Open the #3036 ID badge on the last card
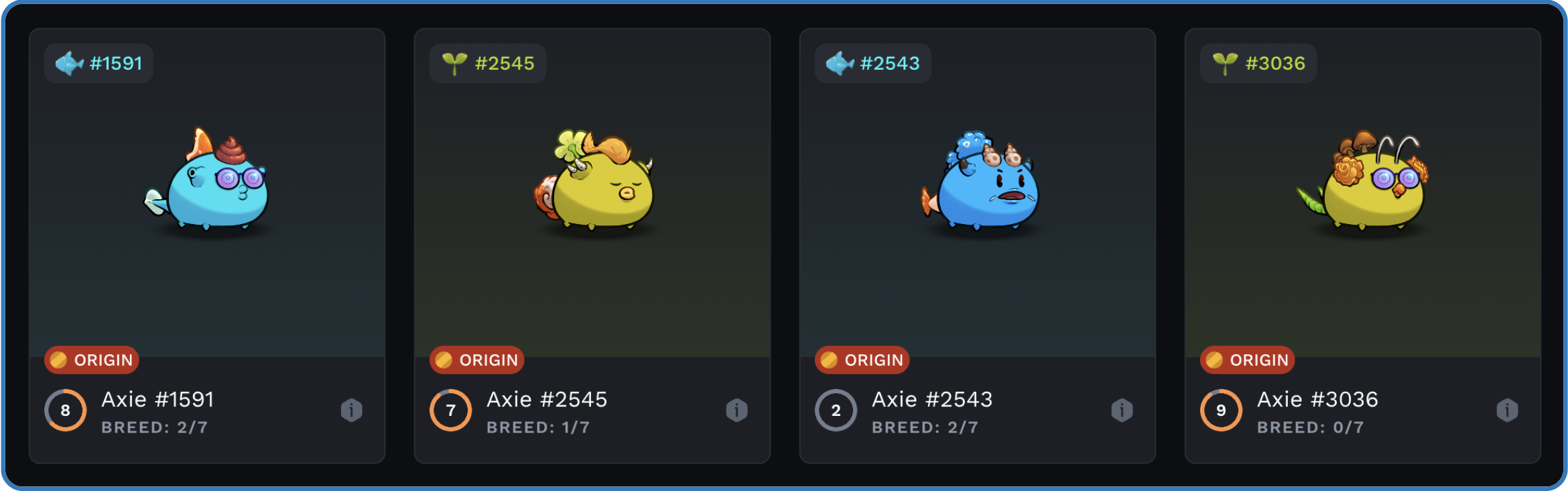The width and height of the screenshot is (1568, 491). (1258, 62)
